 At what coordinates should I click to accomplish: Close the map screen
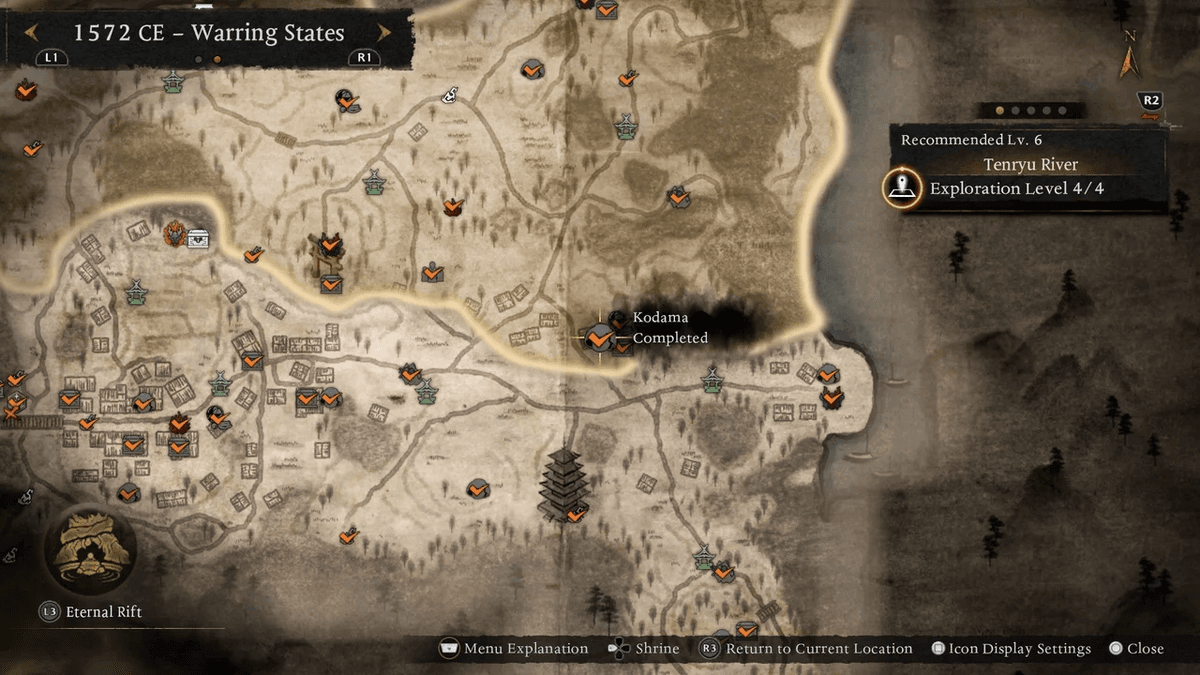coord(1136,649)
